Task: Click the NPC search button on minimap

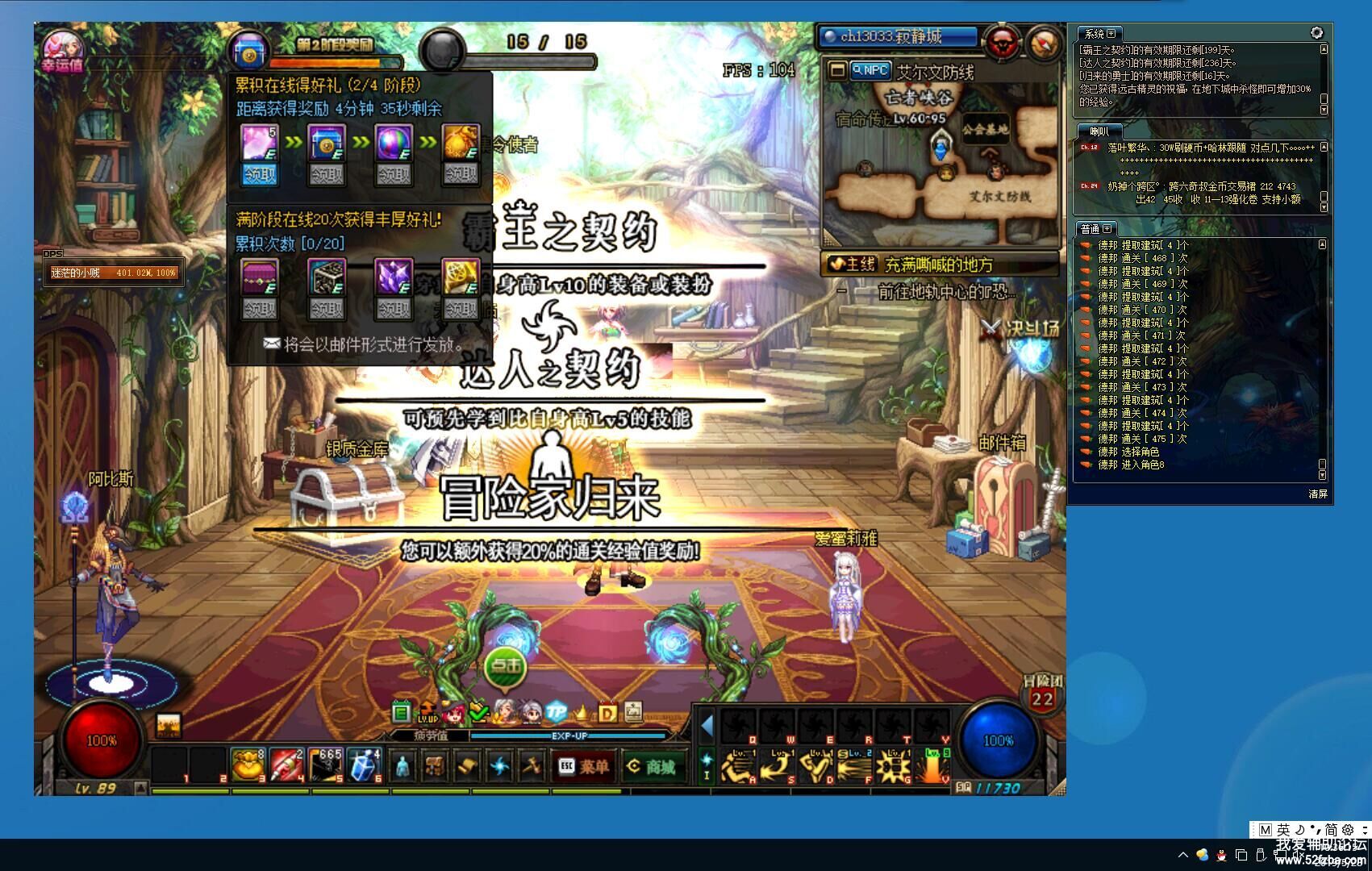Action: (871, 70)
